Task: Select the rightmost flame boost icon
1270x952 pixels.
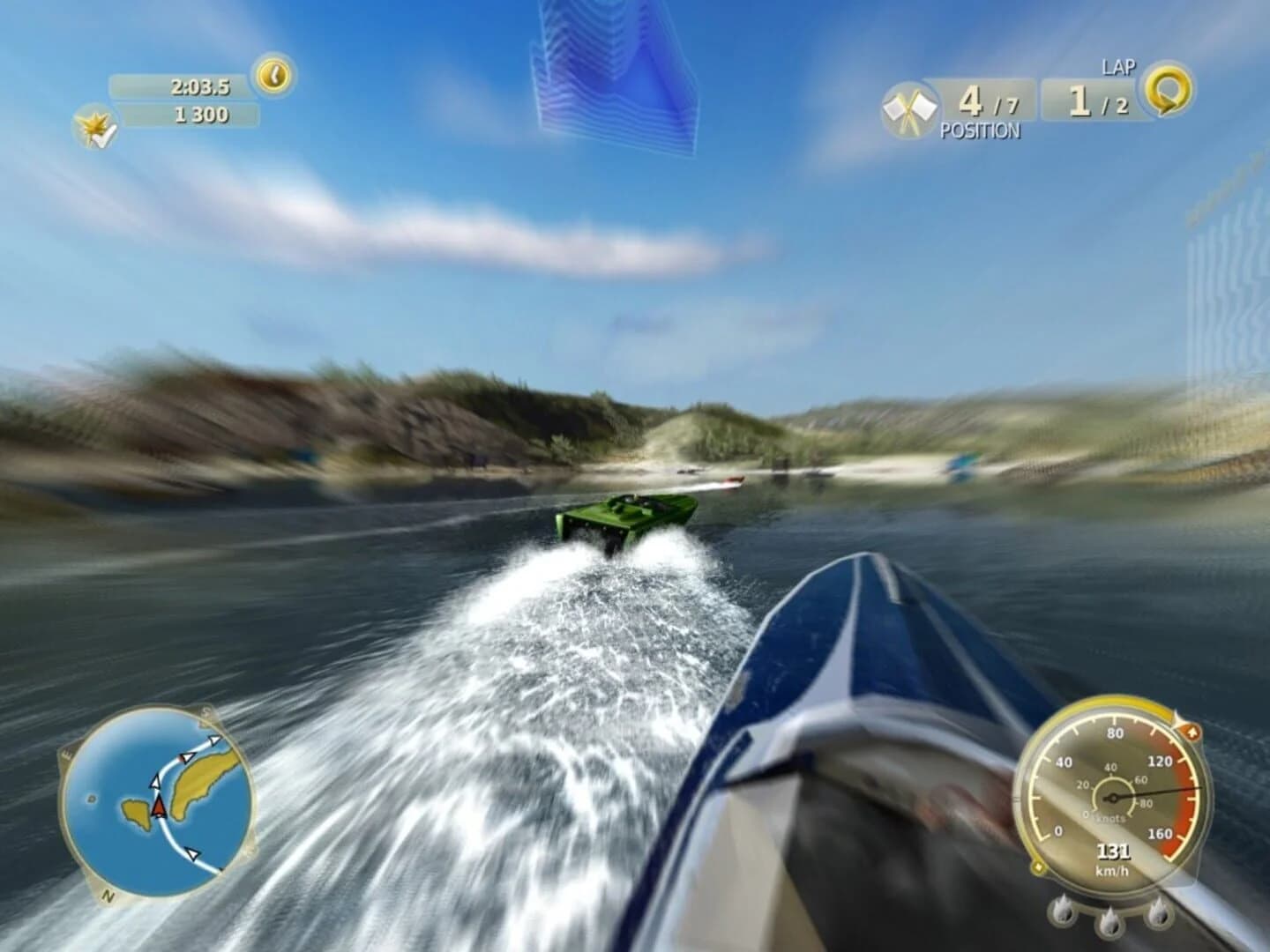Action: (x=1159, y=913)
